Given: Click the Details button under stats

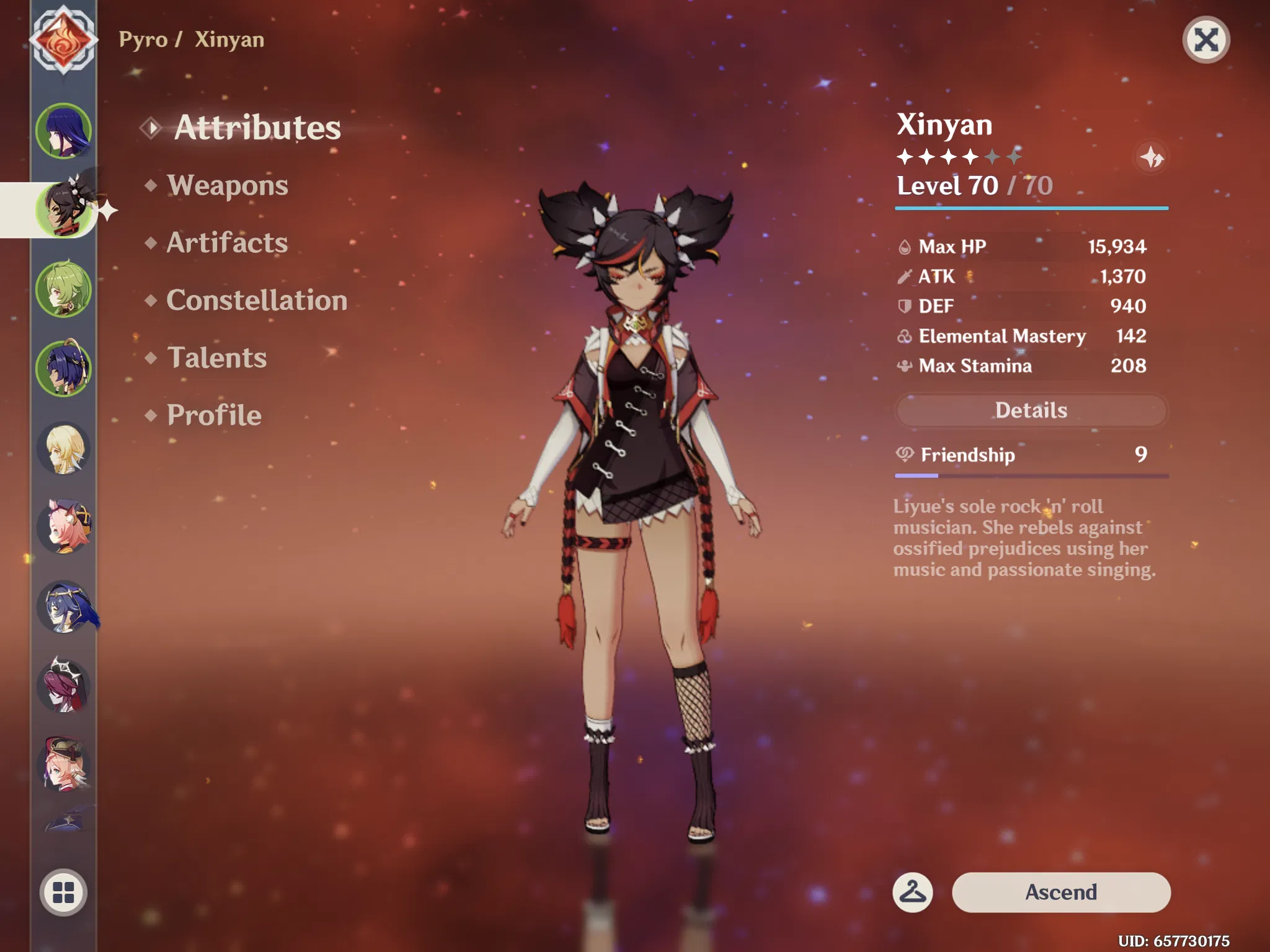Looking at the screenshot, I should 1031,410.
